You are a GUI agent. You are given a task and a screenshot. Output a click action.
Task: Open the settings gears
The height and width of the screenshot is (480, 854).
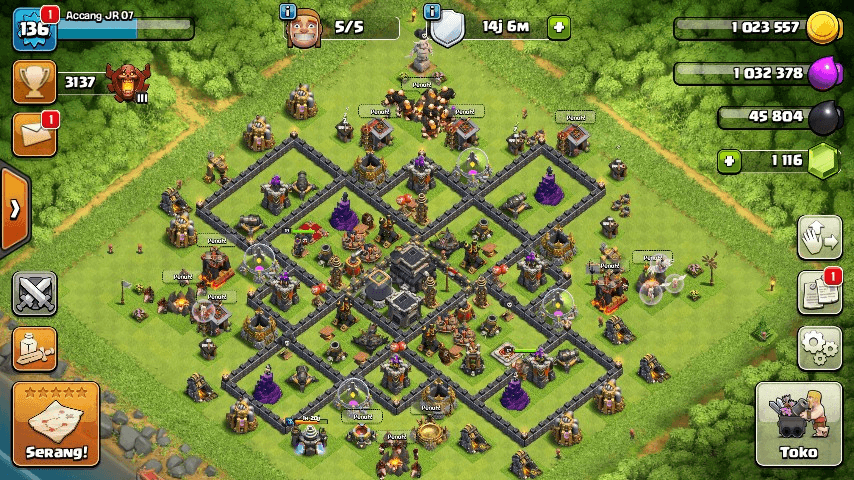(819, 347)
